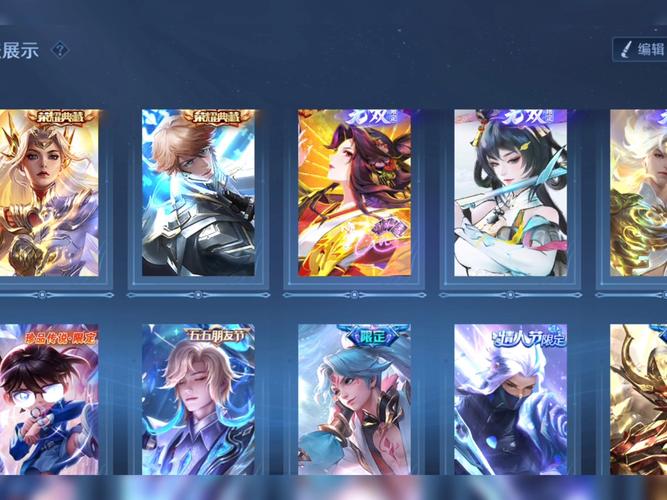
Task: Open the question mark help icon
Action: [x=60, y=49]
